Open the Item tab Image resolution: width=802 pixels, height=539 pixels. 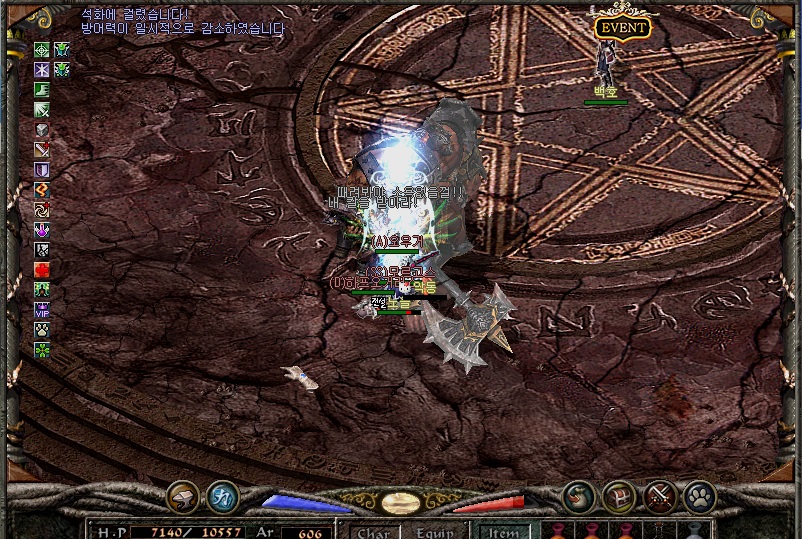pyautogui.click(x=504, y=532)
